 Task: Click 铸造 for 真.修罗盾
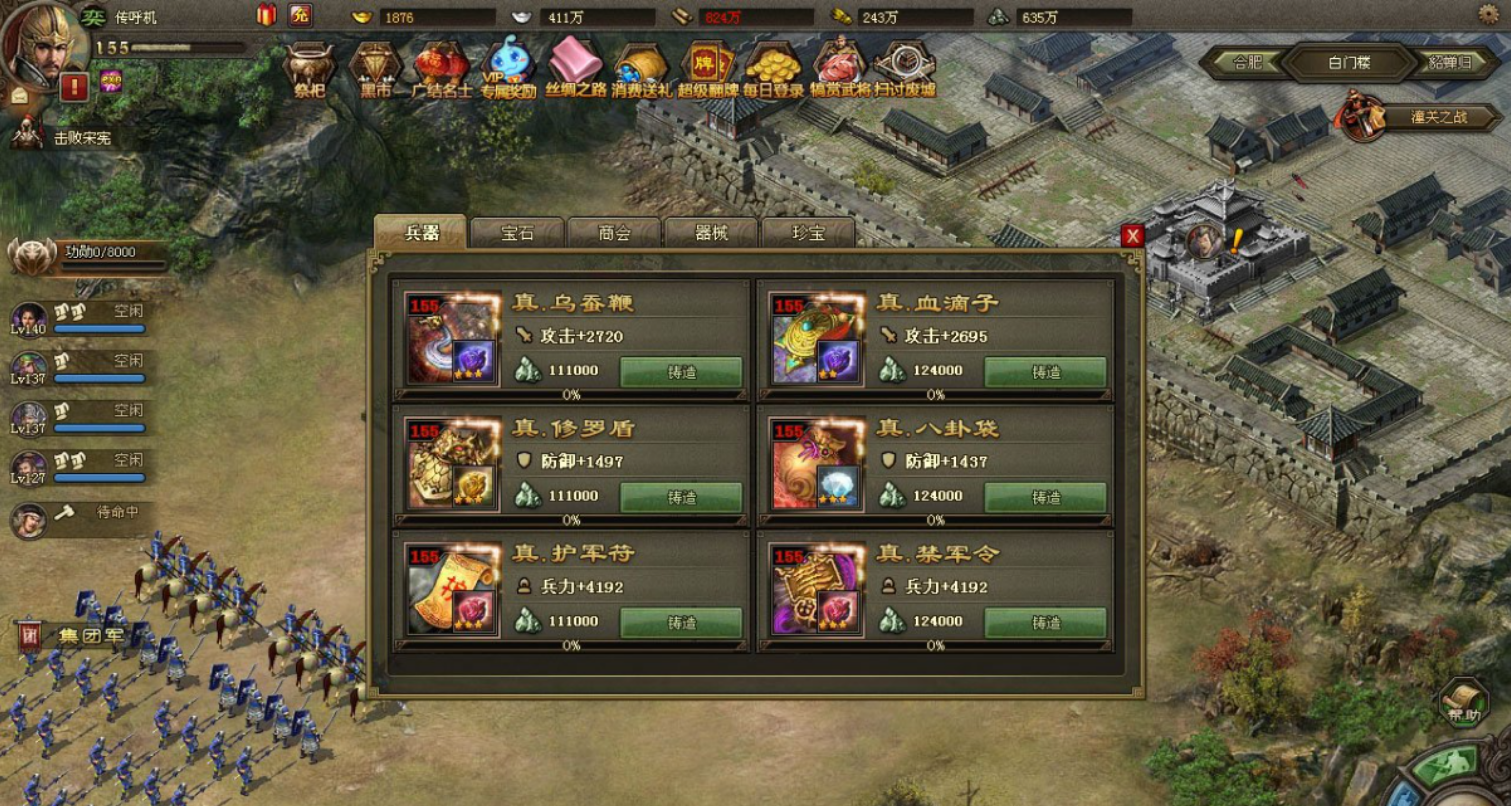pos(681,497)
